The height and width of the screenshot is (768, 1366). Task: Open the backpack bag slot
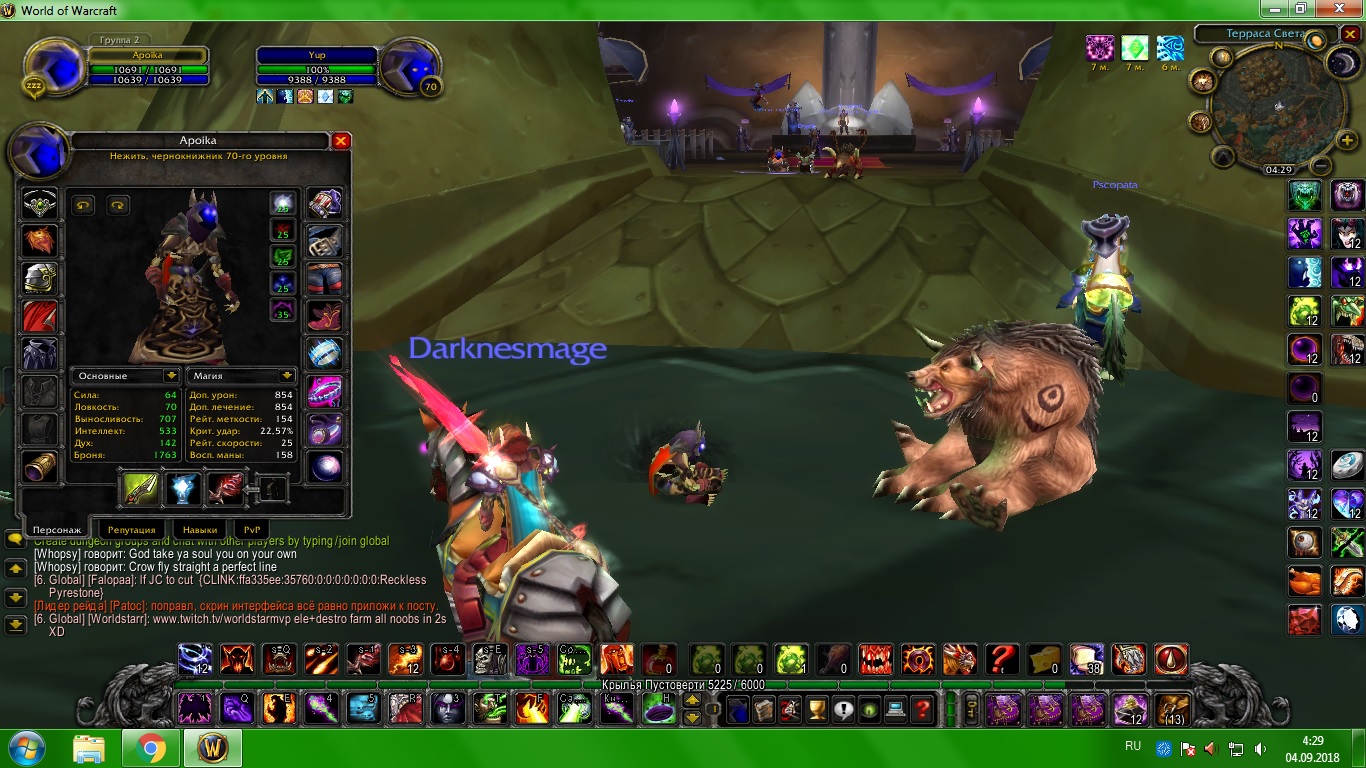coord(1173,709)
